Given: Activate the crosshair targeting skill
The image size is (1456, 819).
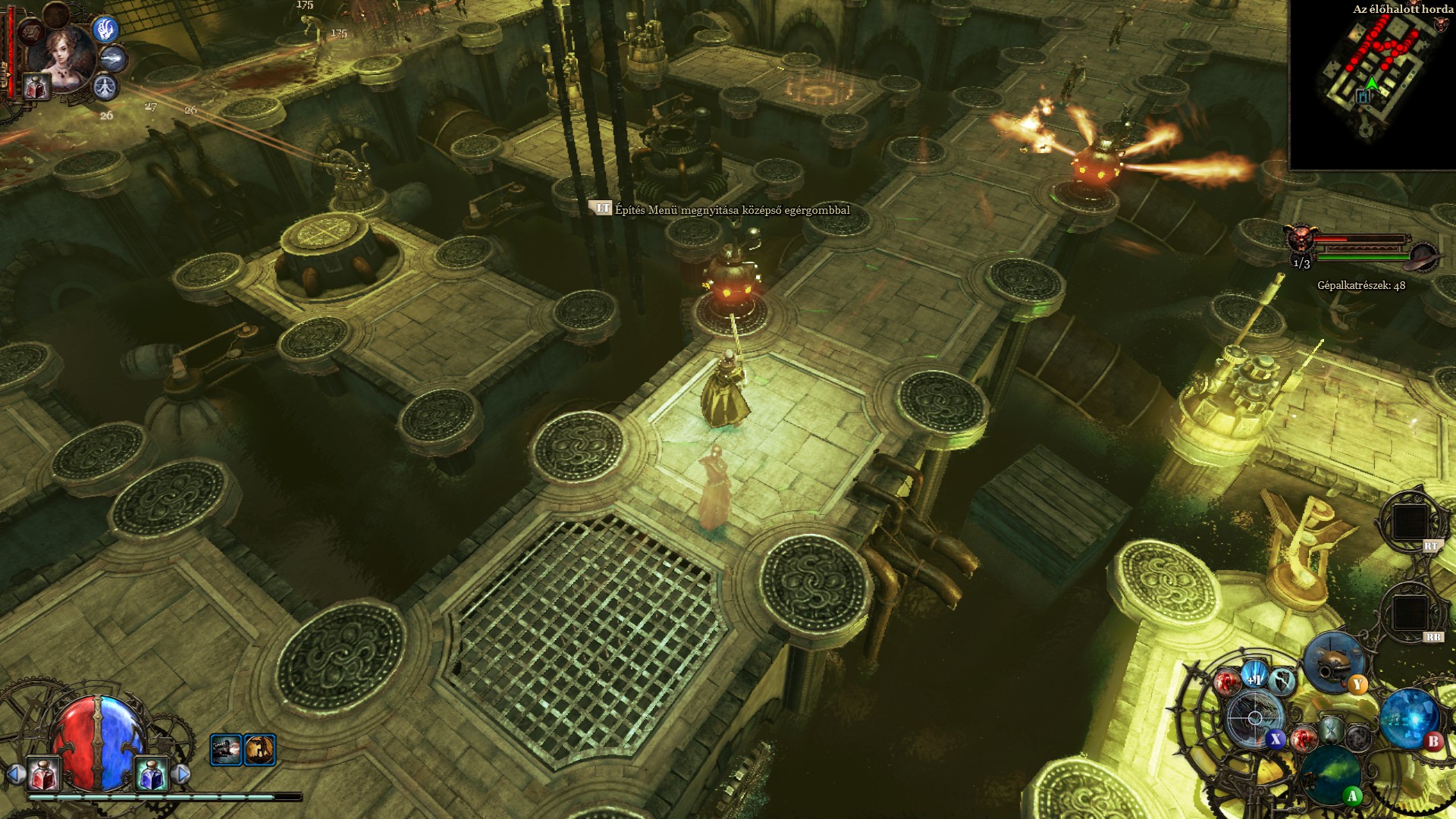Looking at the screenshot, I should pos(1254,717).
